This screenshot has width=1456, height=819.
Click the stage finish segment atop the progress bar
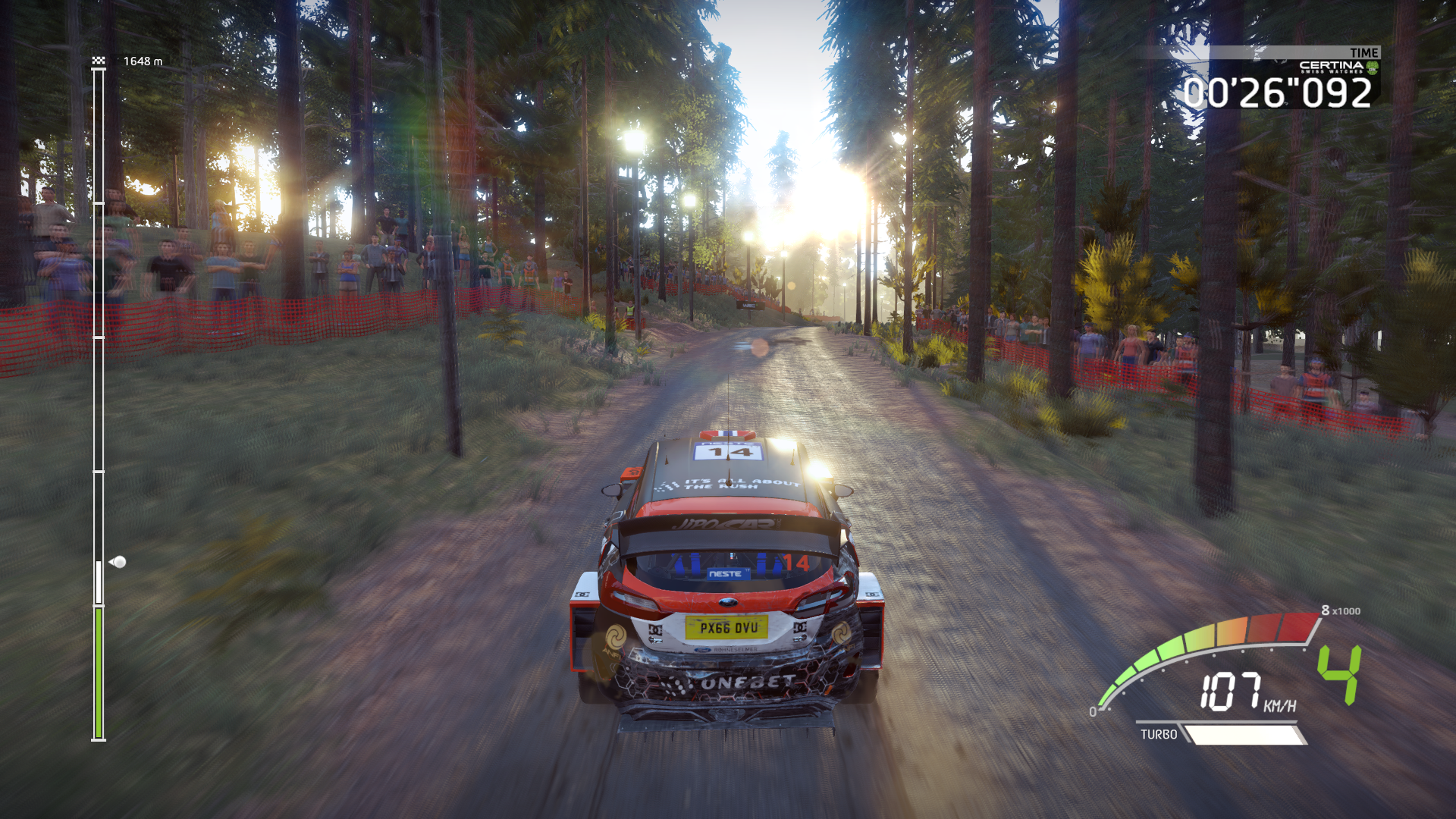(97, 71)
